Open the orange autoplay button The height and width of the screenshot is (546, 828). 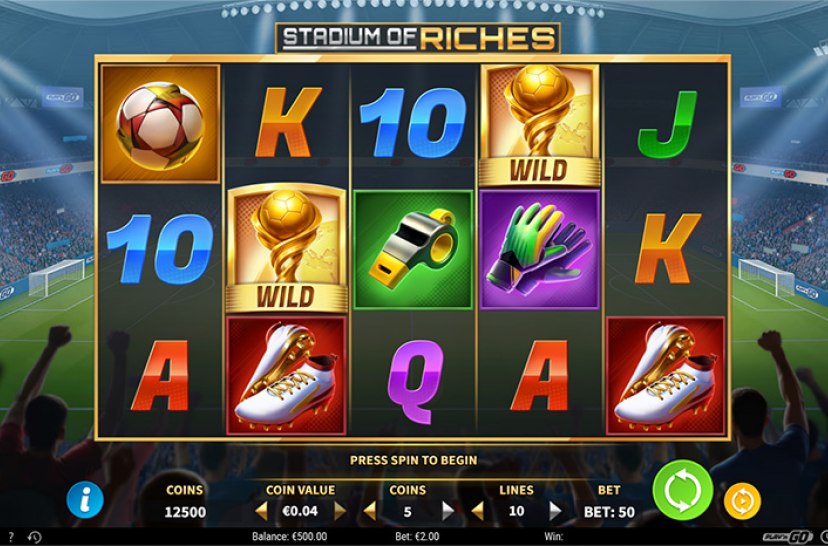click(x=742, y=499)
